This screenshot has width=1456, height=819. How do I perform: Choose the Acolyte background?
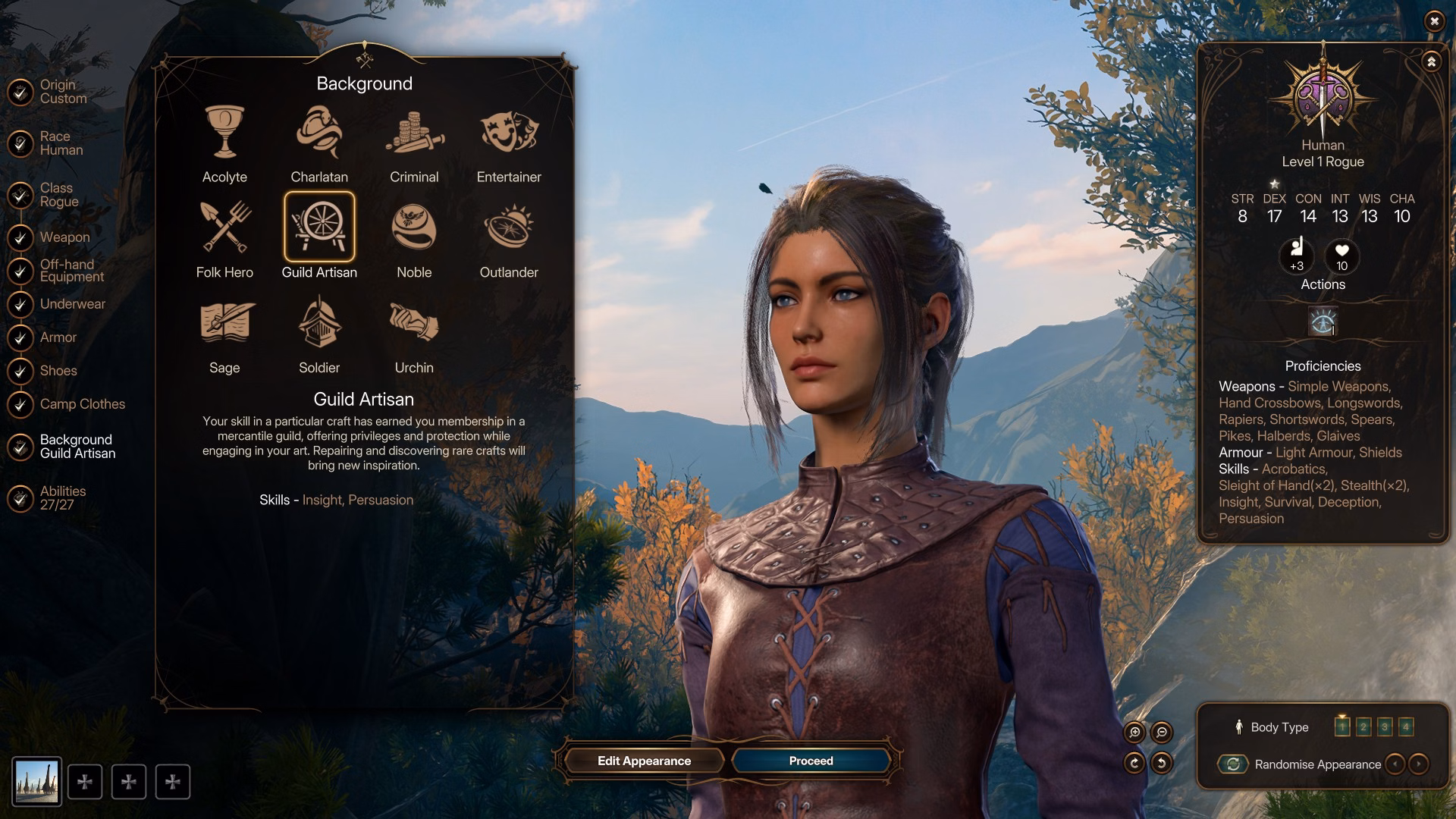click(x=224, y=133)
